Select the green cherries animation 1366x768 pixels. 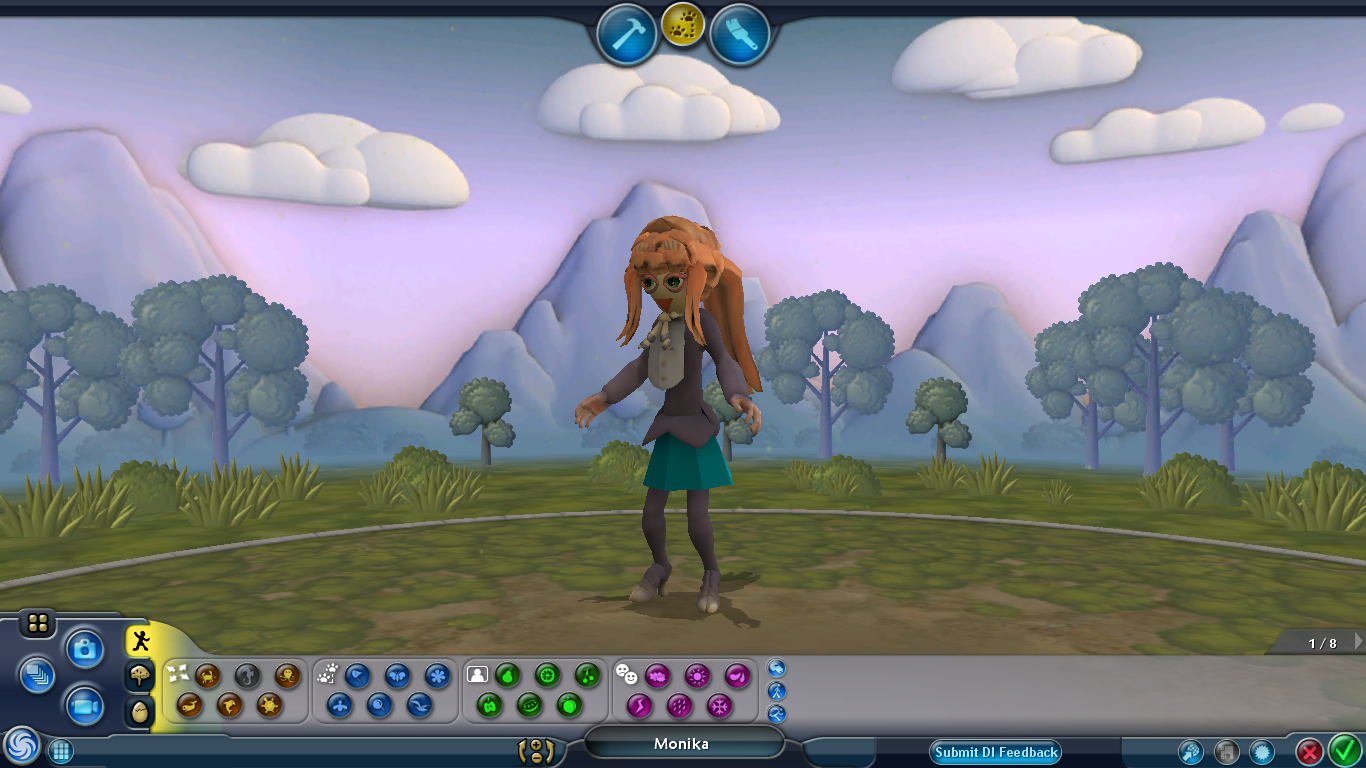[x=587, y=676]
